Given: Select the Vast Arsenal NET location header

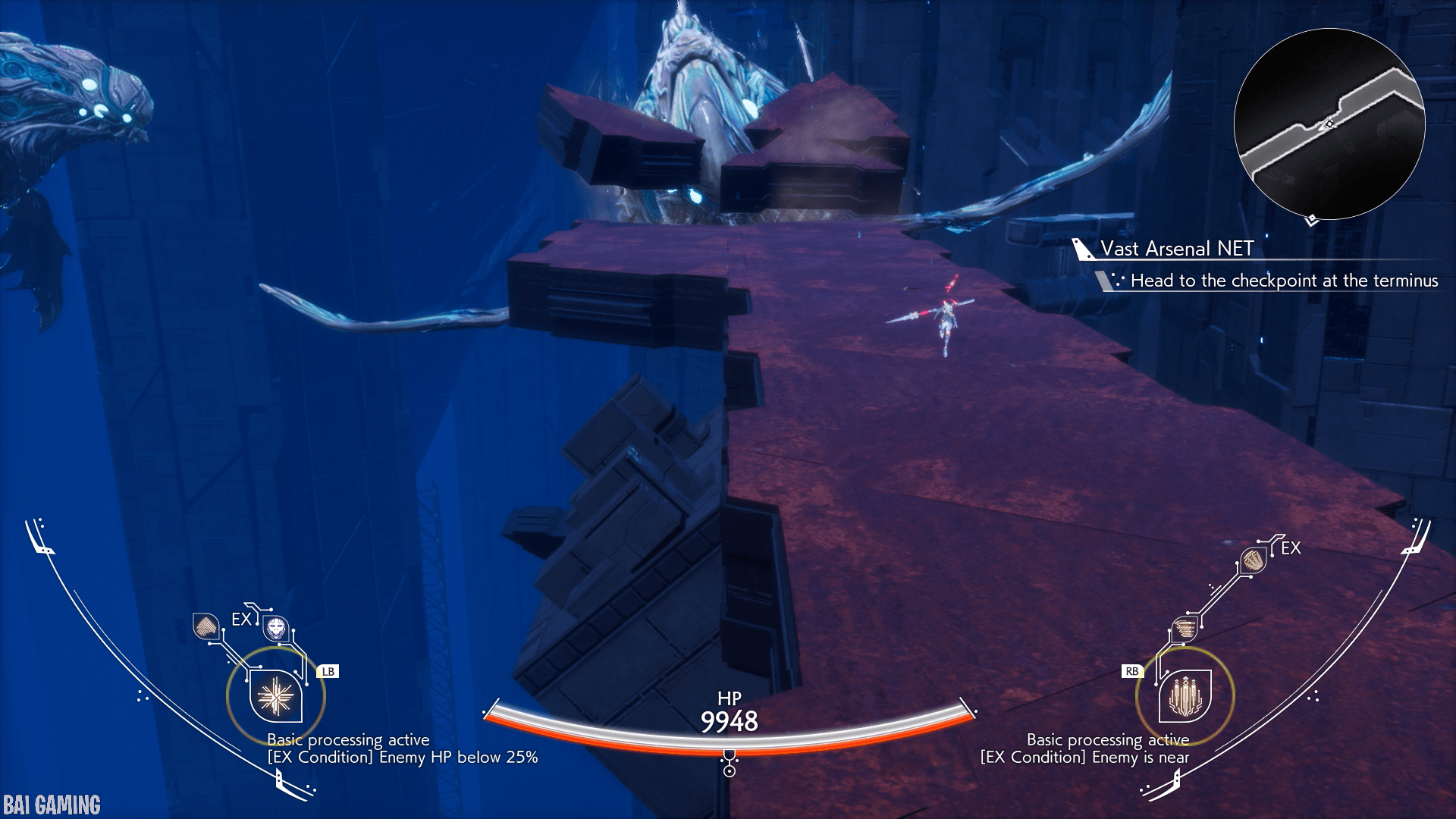Looking at the screenshot, I should tap(1176, 249).
